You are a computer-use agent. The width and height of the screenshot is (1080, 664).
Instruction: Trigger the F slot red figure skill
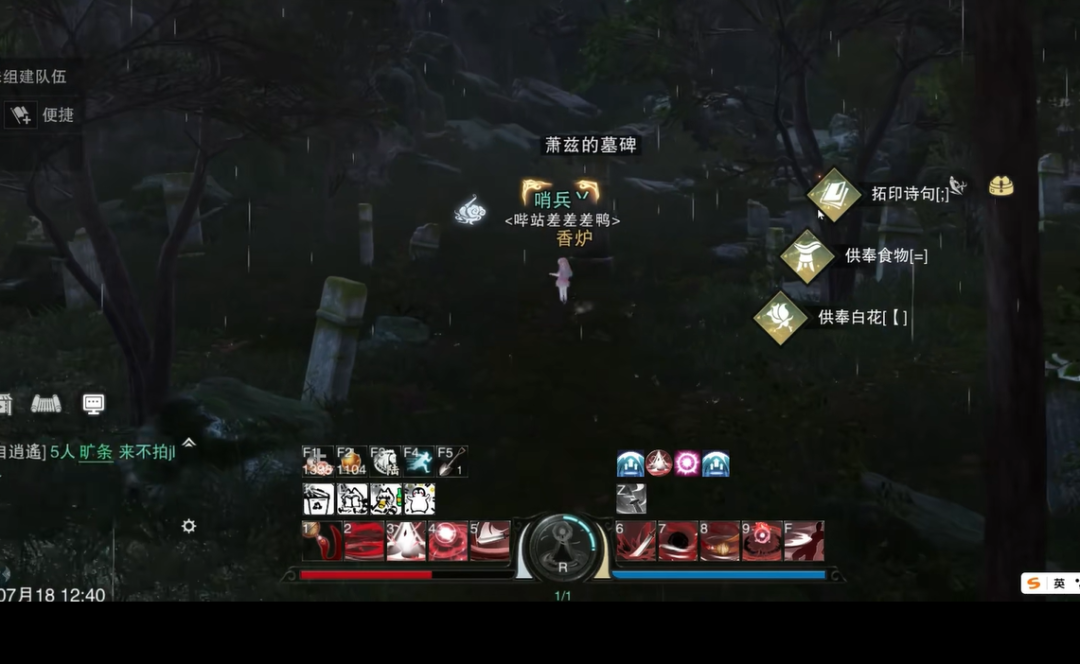coord(804,541)
